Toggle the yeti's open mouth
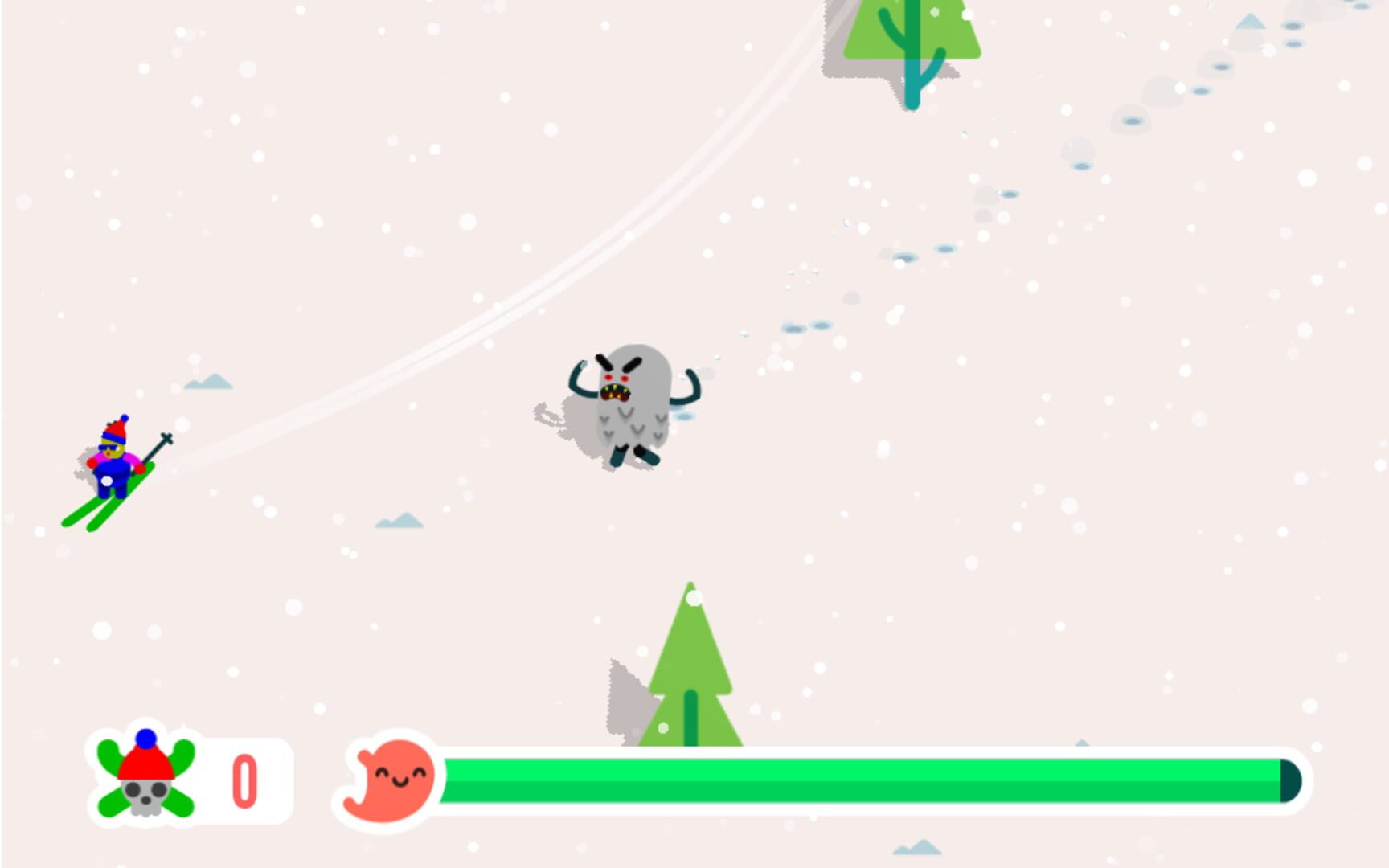 [x=617, y=393]
